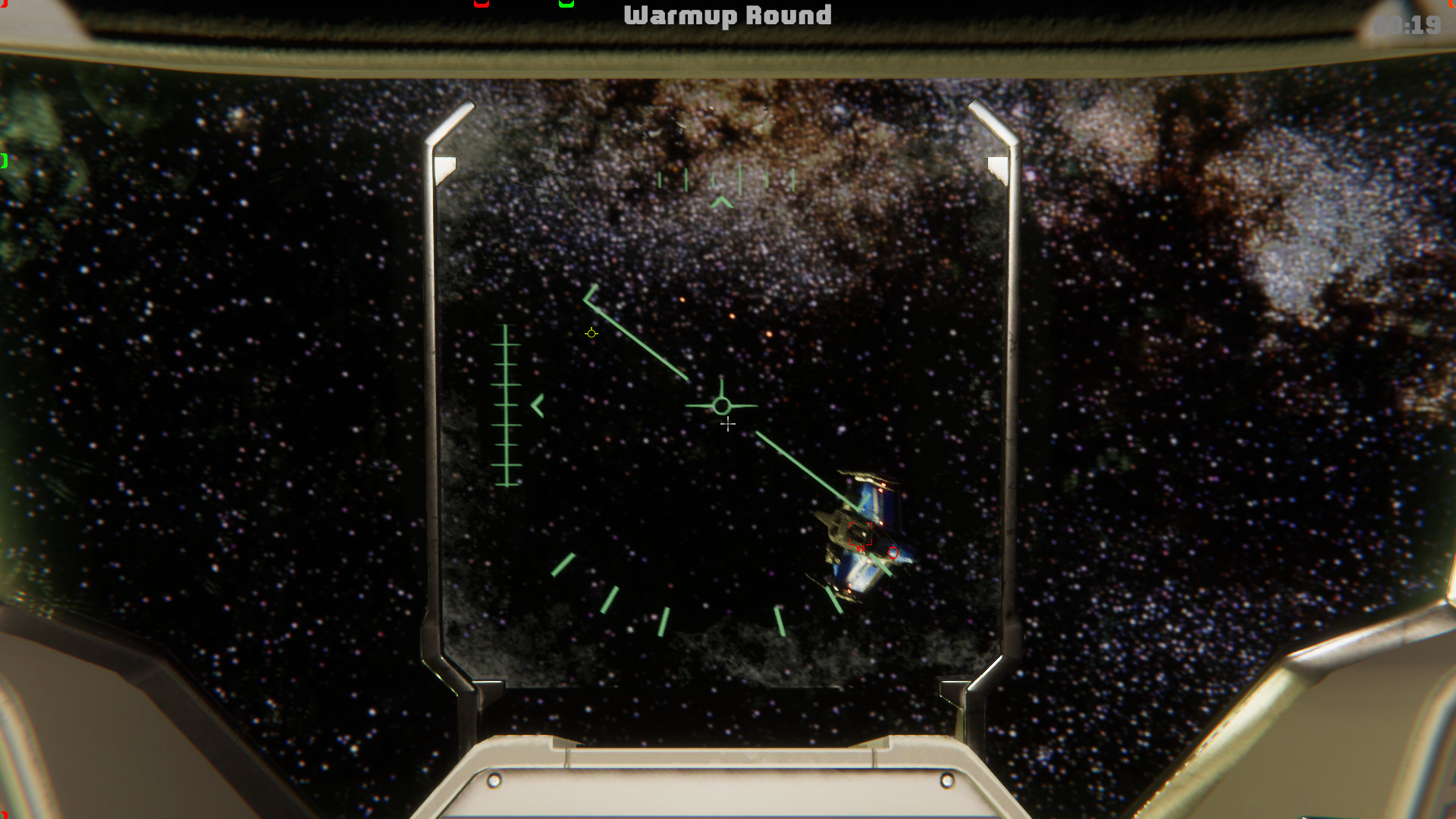Click the arrowhead end of the green target line
Screen dimensions: 1456x819
pyautogui.click(x=588, y=293)
